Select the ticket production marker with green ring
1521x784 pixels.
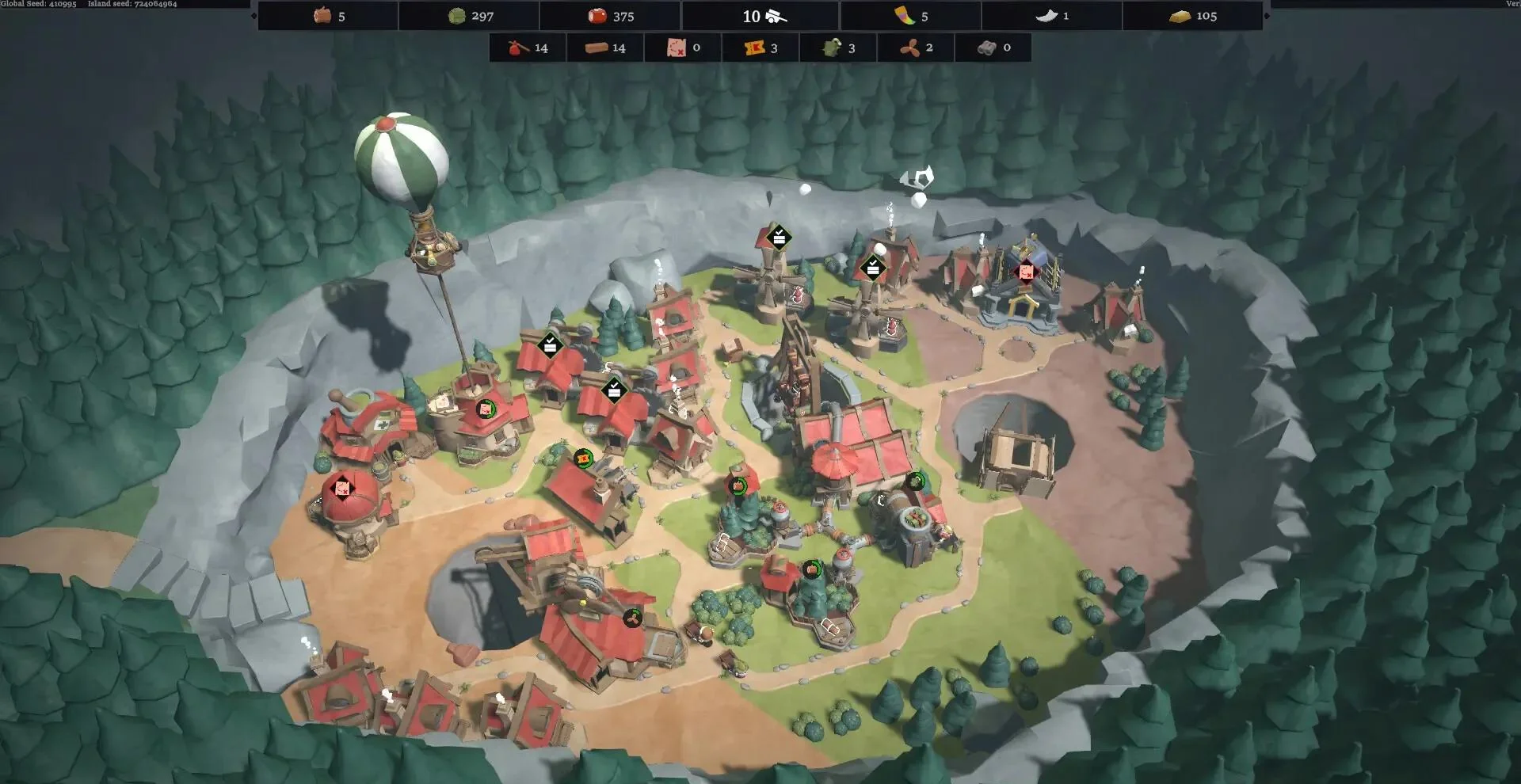point(584,458)
